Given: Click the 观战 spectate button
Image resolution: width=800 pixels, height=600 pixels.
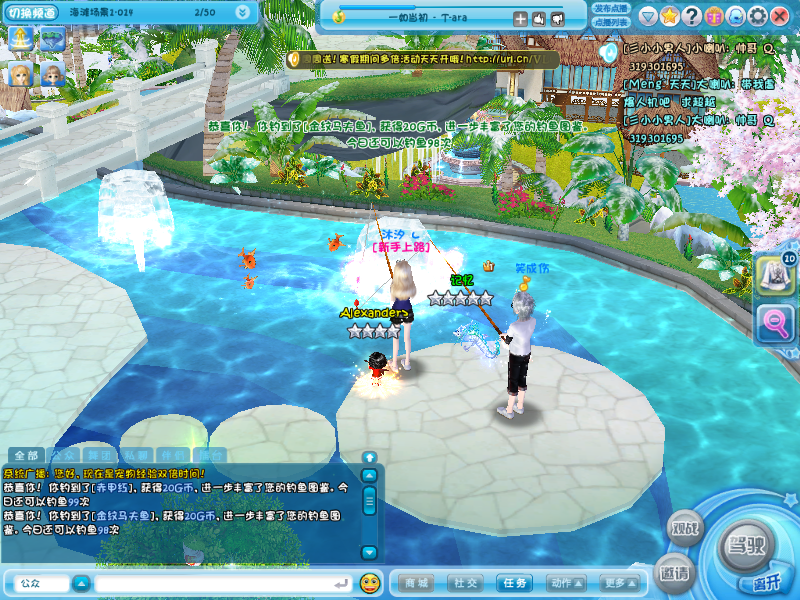Looking at the screenshot, I should (x=685, y=525).
